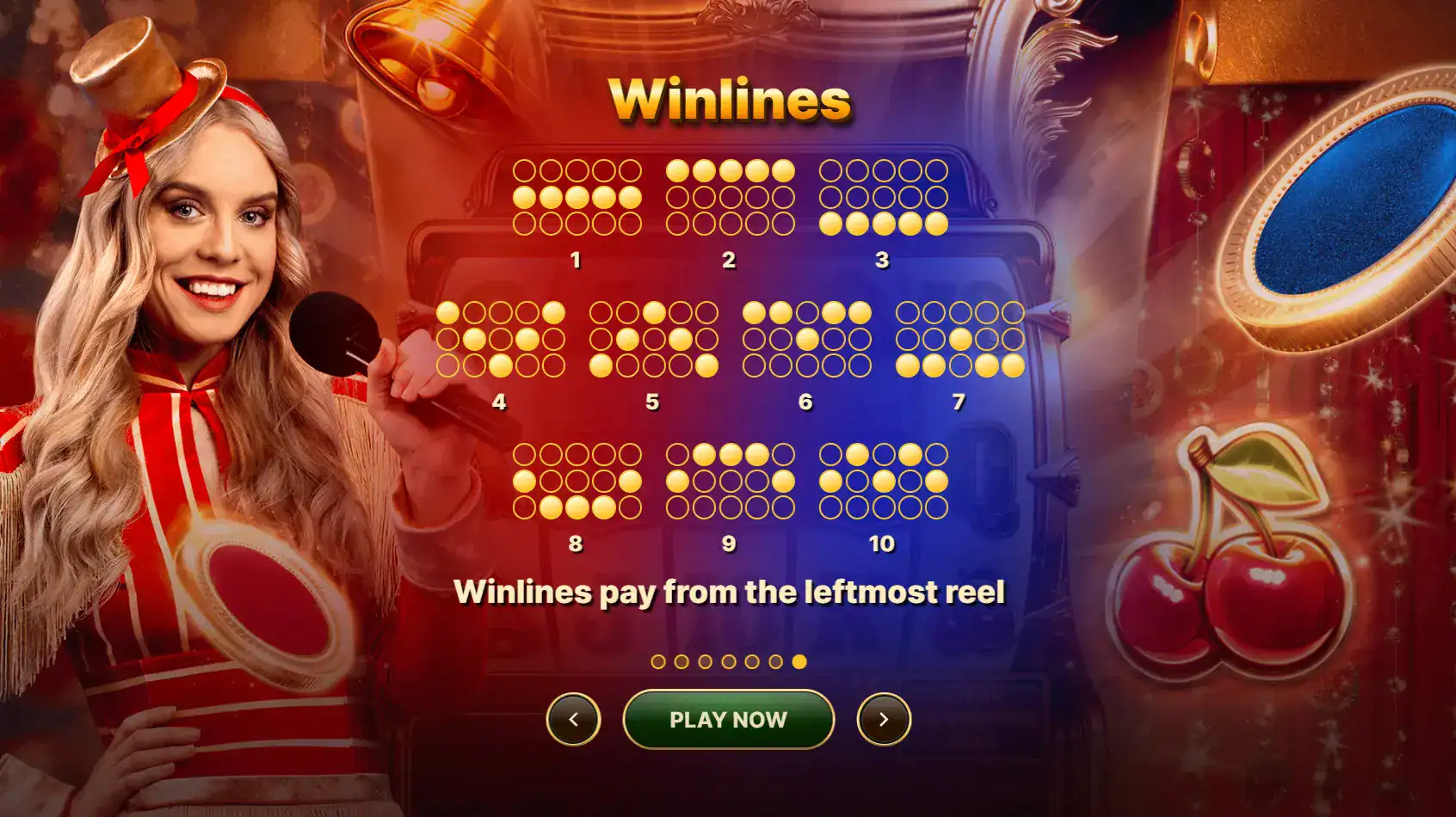Click the second pagination dot indicator
The image size is (1456, 817).
click(682, 661)
